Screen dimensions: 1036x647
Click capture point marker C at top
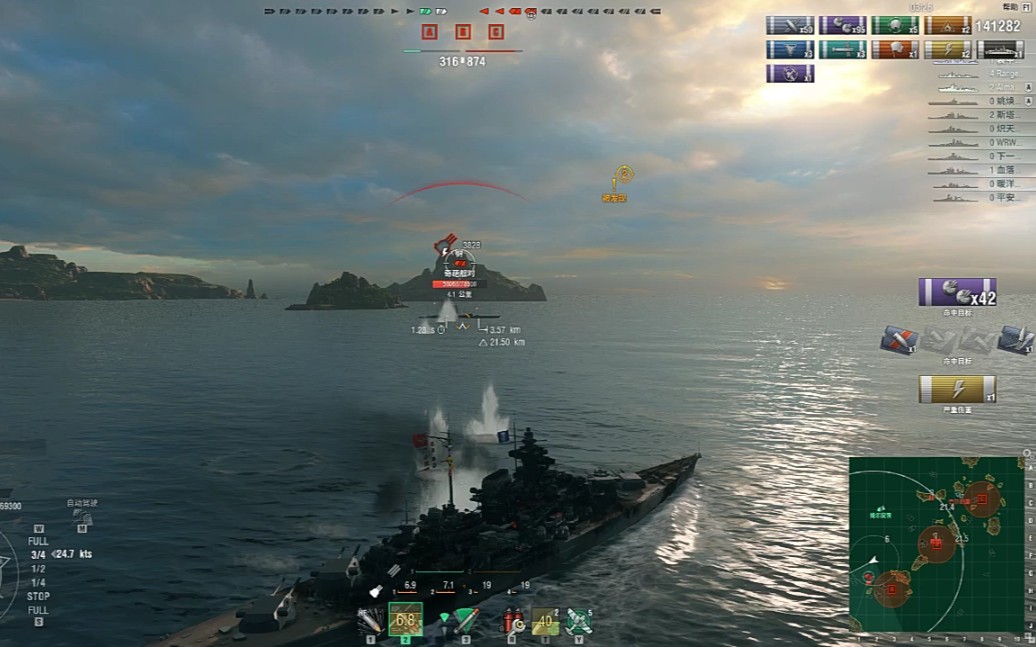coord(496,32)
